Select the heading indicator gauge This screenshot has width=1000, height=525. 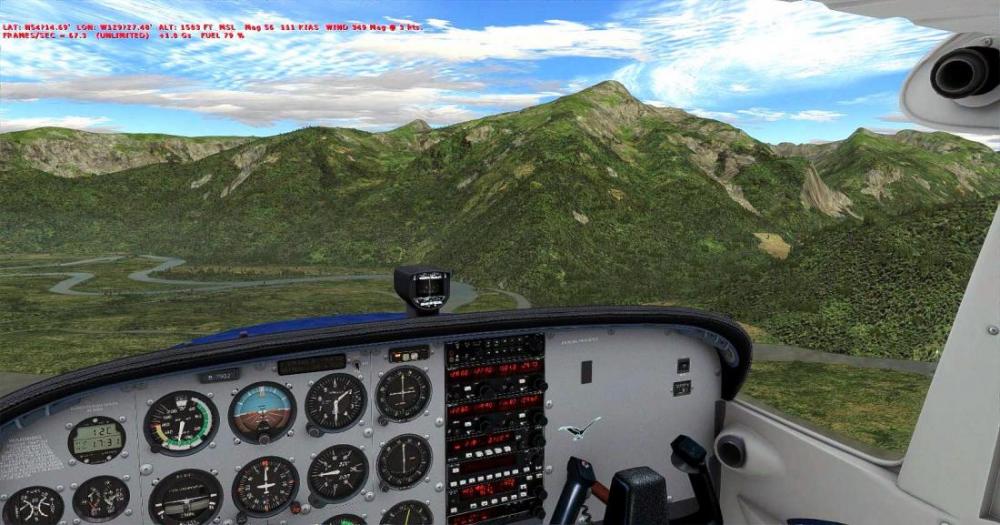point(265,485)
